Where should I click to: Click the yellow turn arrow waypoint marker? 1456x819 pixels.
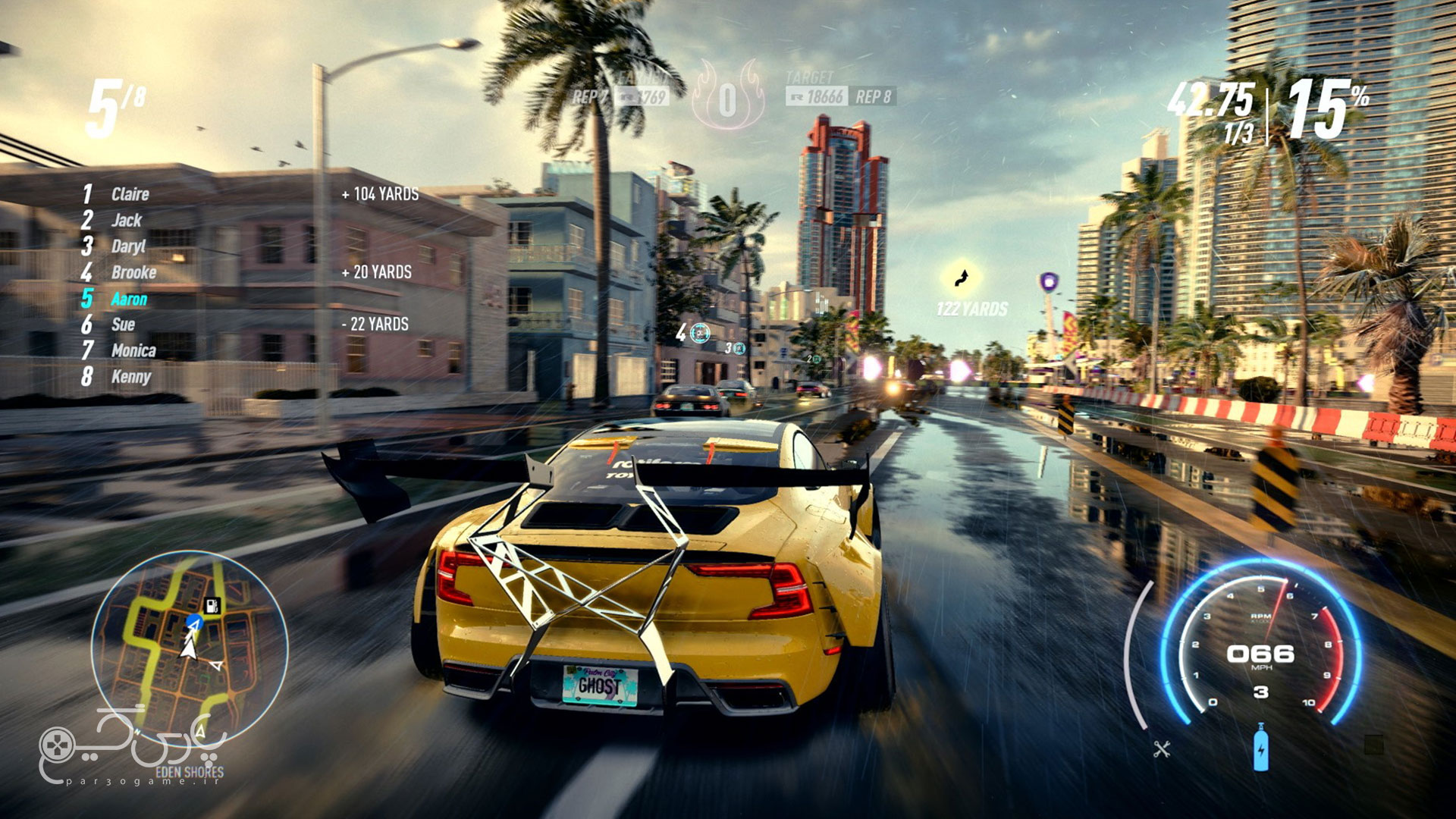(962, 278)
